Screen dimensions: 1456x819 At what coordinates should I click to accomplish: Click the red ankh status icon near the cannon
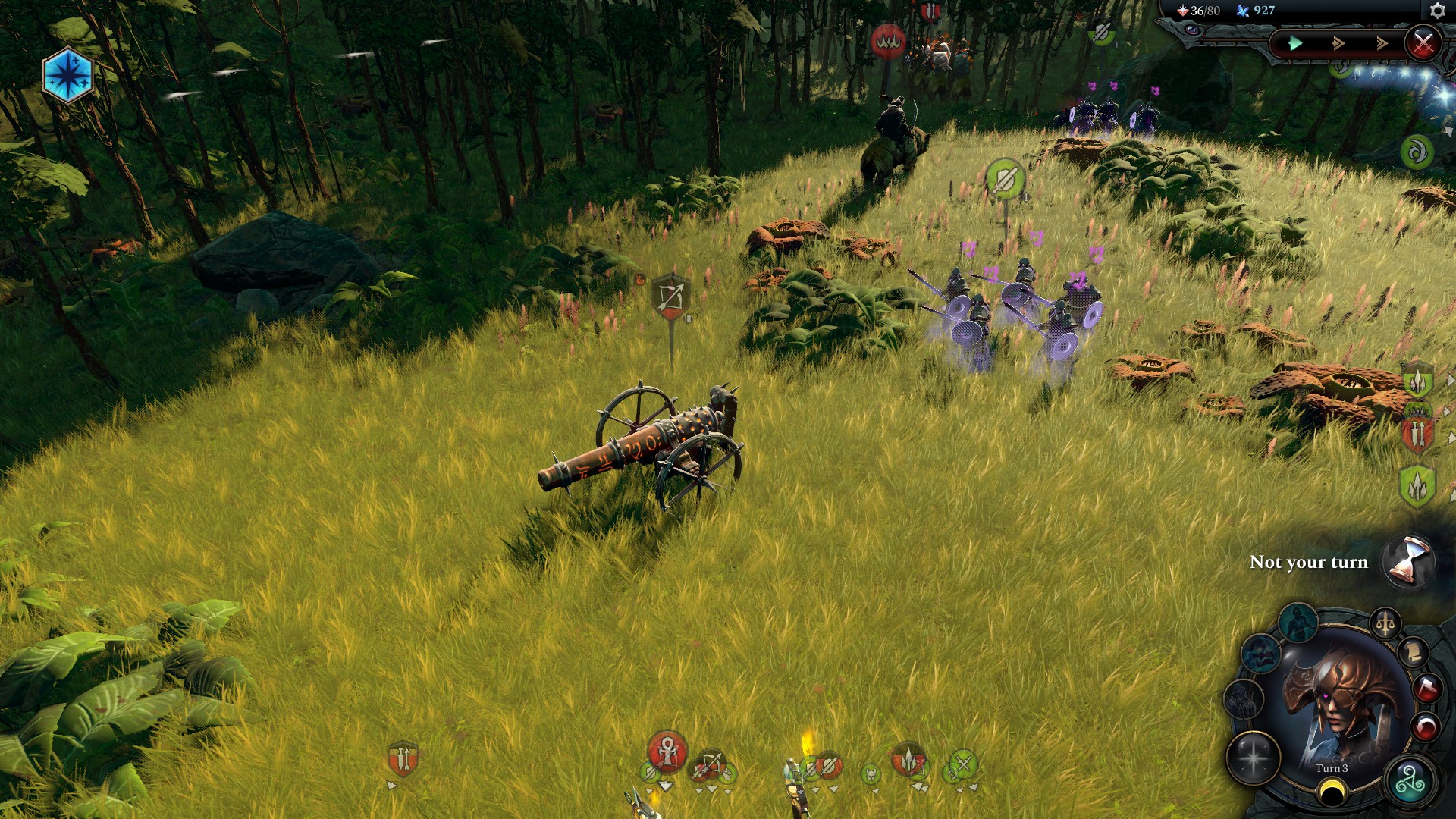click(x=668, y=751)
